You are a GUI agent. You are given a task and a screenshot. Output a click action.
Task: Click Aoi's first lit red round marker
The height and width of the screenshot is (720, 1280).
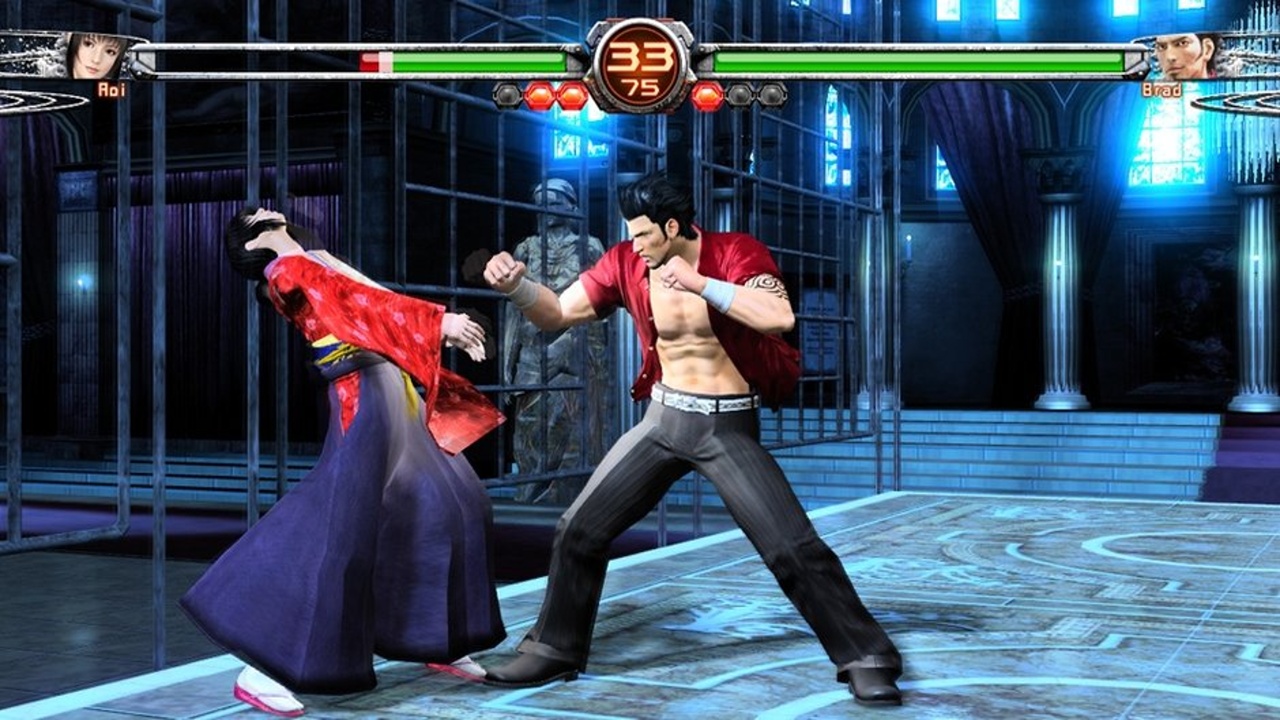[x=540, y=94]
